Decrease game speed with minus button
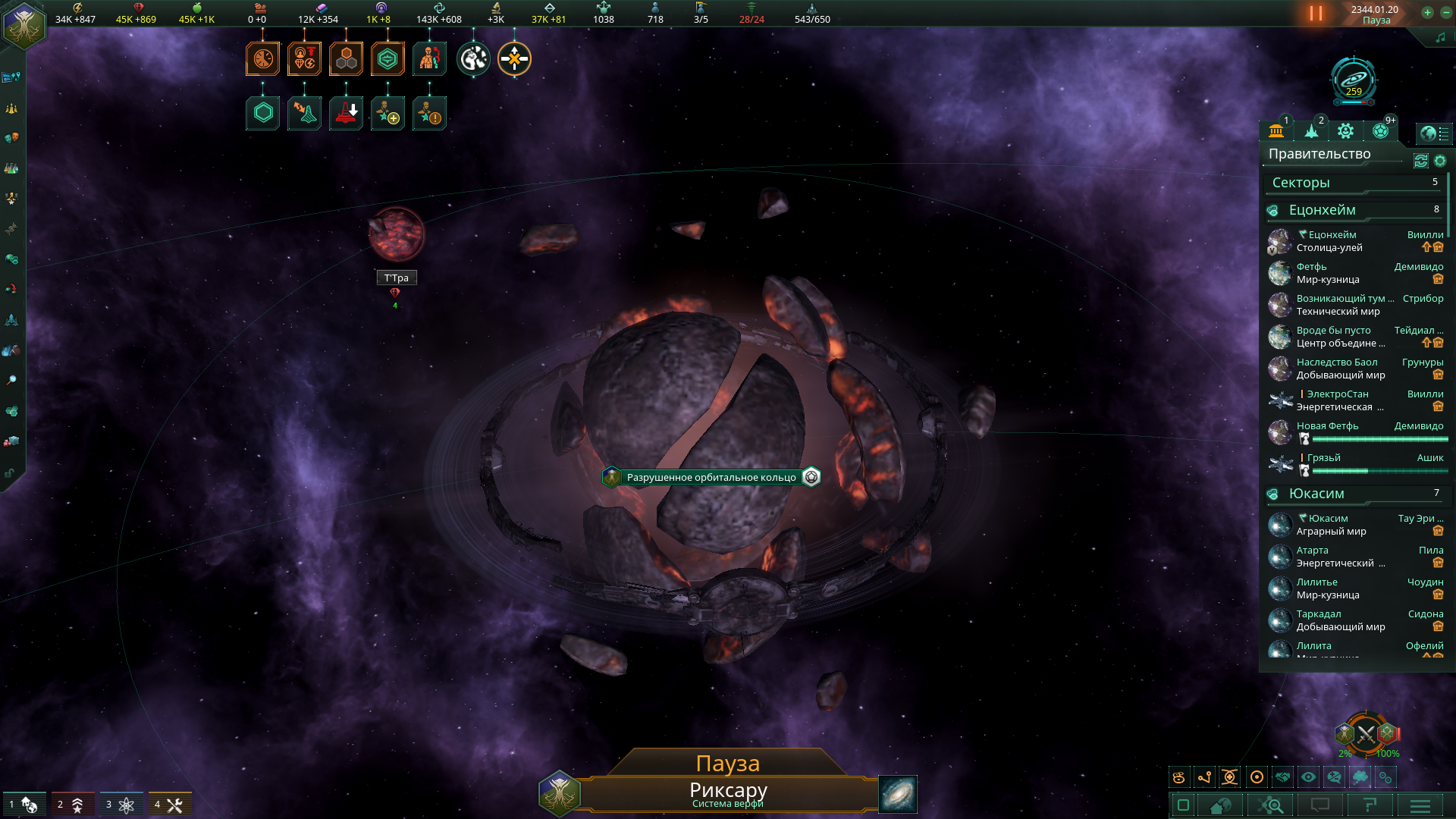Viewport: 1456px width, 819px height. coord(1445,12)
